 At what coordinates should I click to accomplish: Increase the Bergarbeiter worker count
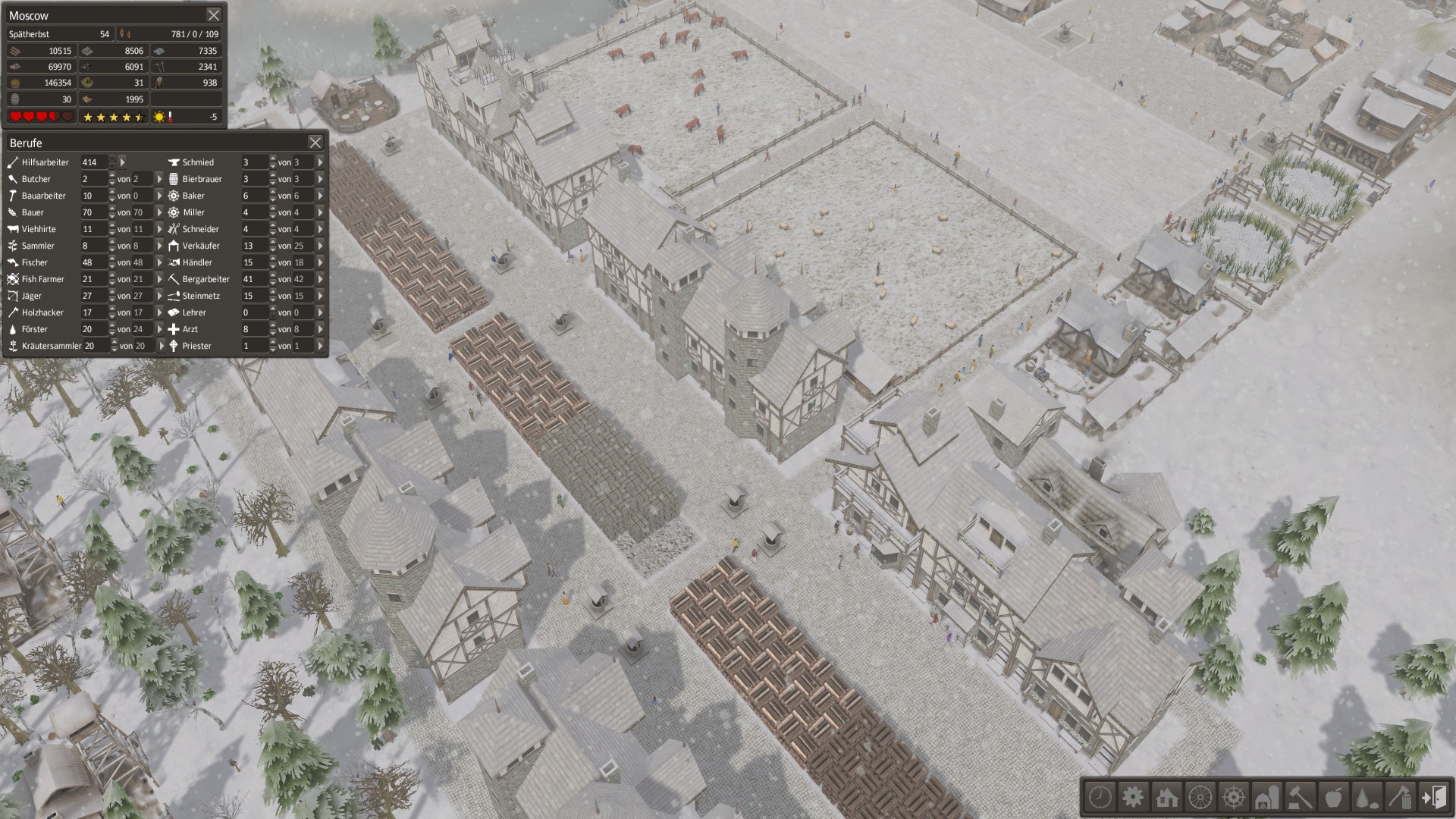coord(271,275)
